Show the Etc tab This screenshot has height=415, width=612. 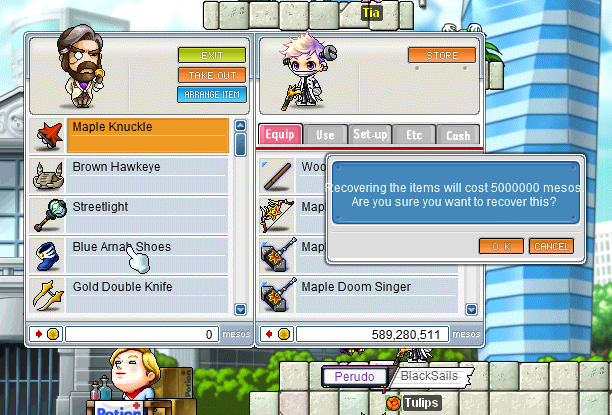point(414,136)
